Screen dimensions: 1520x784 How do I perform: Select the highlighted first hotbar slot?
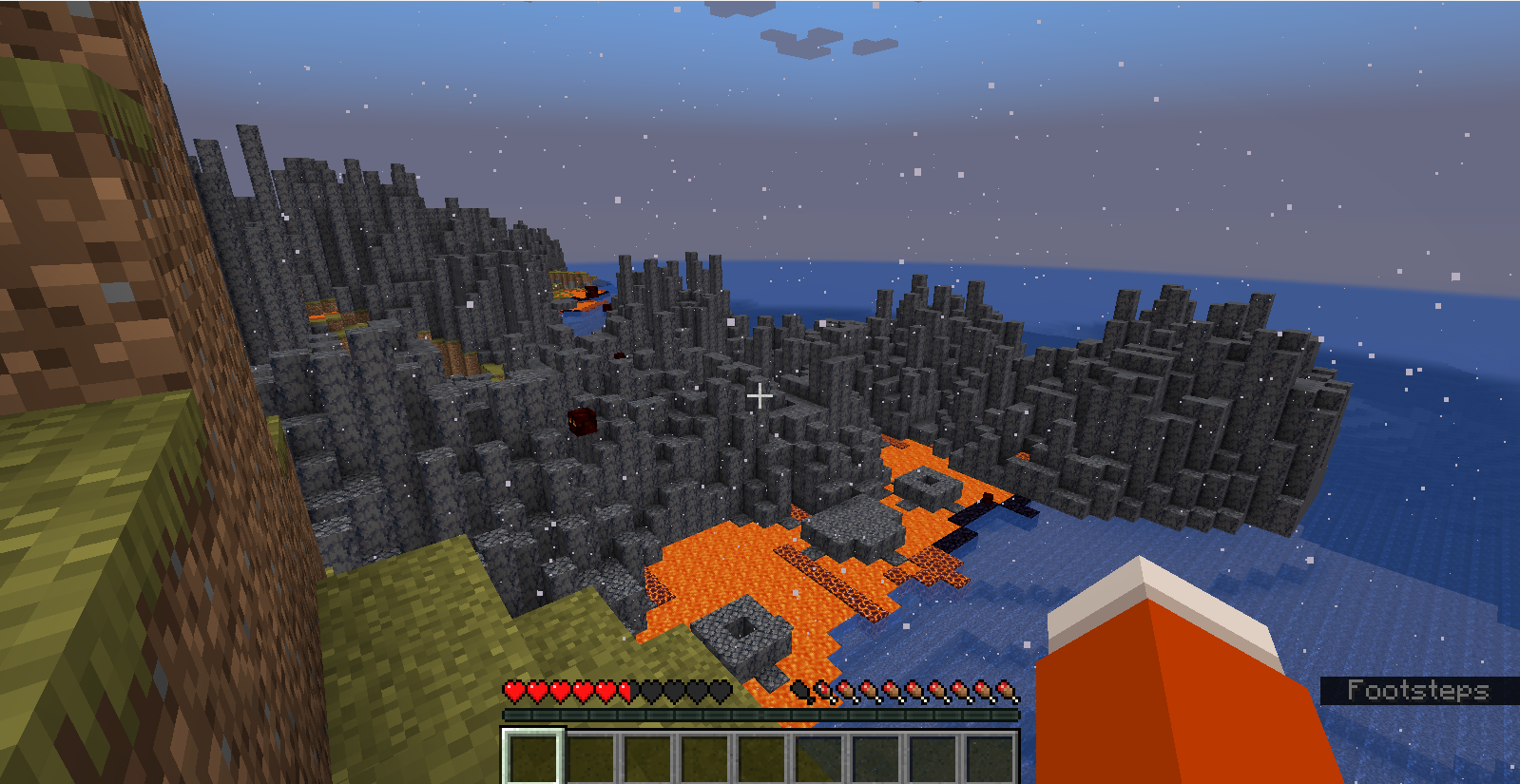(533, 758)
